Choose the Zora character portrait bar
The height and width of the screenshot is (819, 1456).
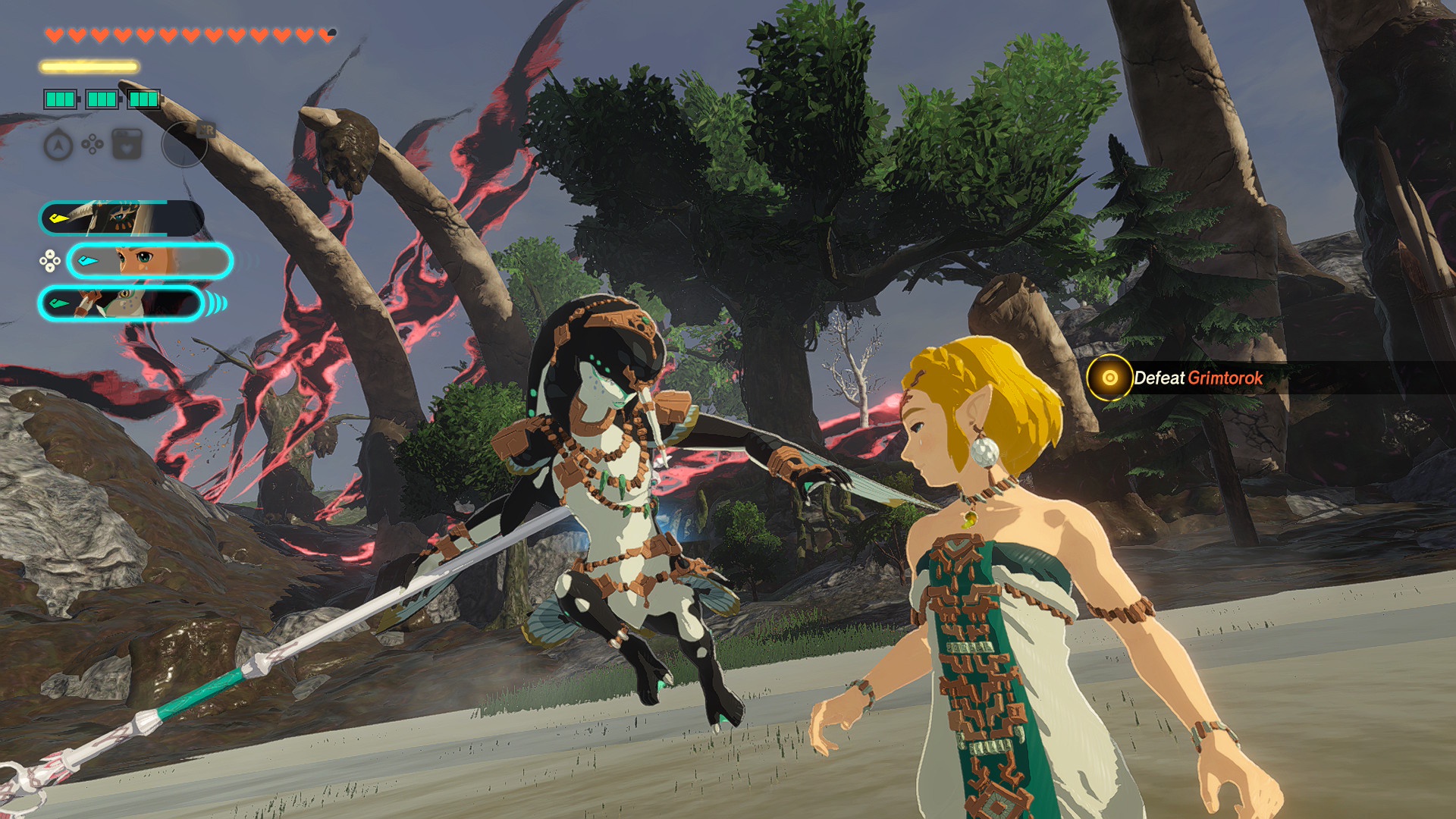pos(121,304)
